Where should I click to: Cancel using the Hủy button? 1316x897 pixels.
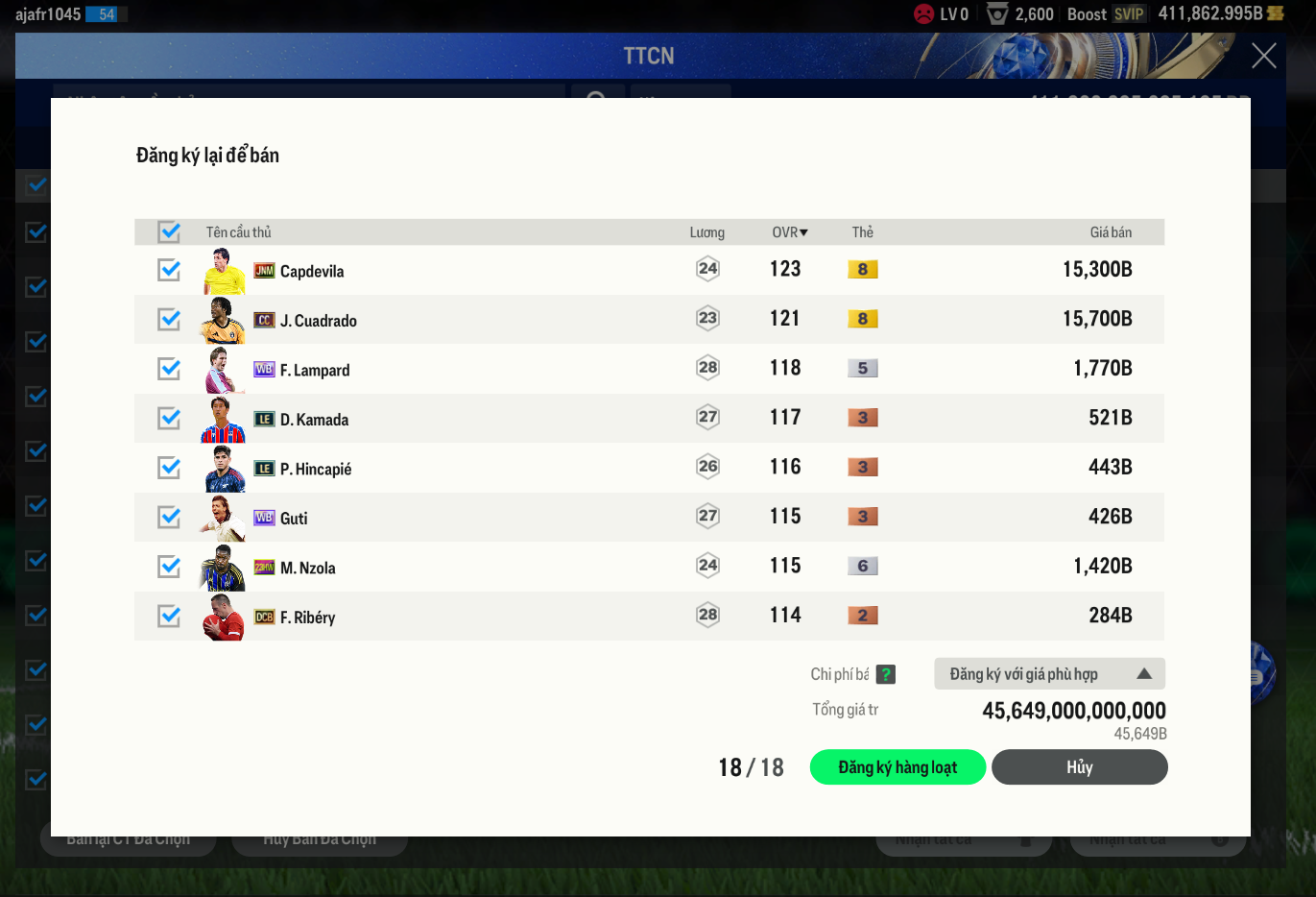[x=1079, y=767]
